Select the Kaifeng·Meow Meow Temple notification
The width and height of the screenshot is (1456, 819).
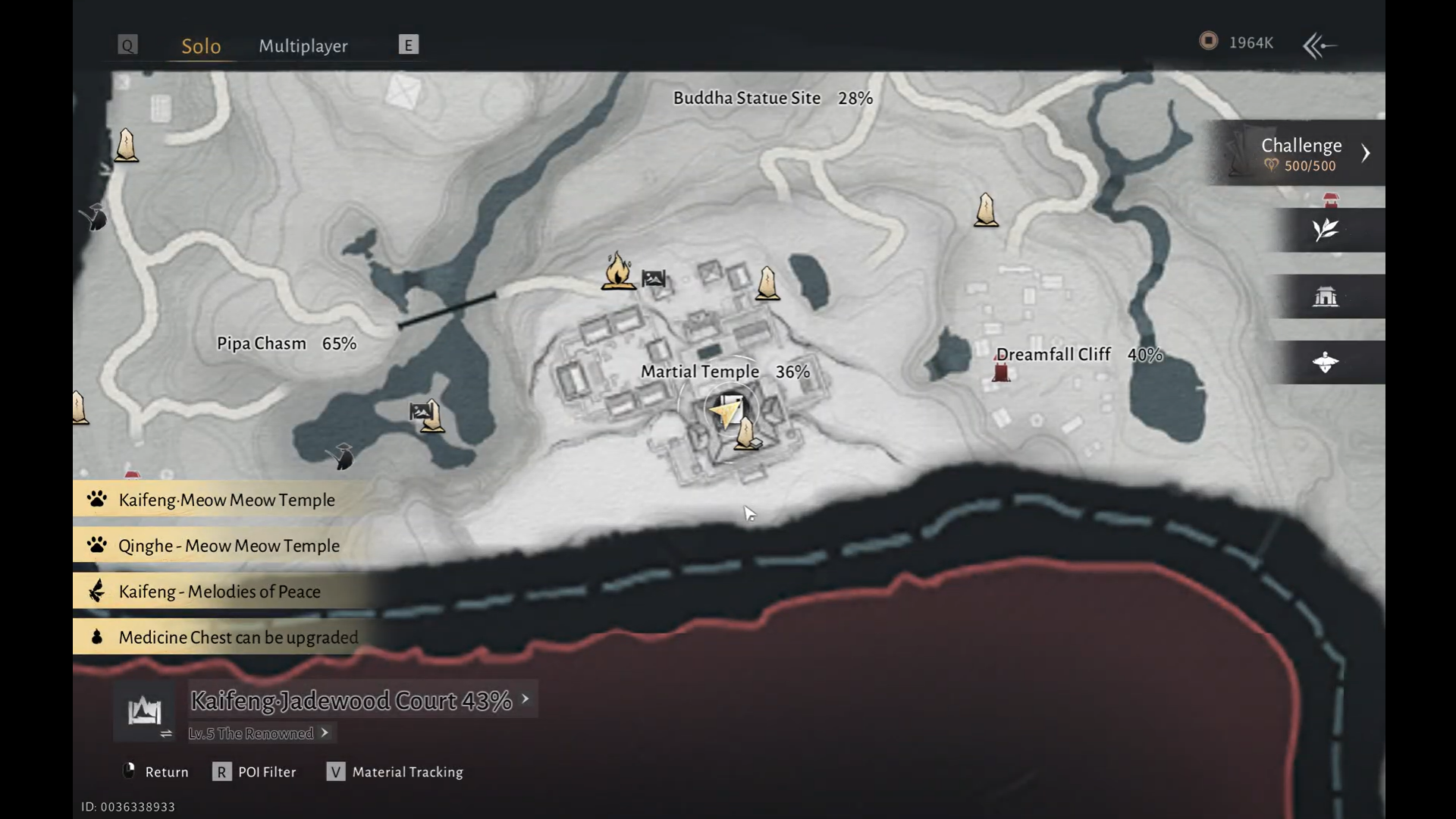(226, 500)
